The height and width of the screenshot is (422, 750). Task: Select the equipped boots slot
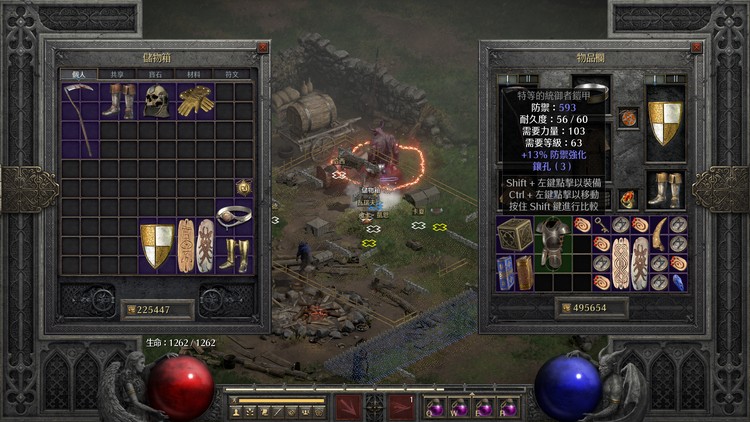(x=664, y=188)
